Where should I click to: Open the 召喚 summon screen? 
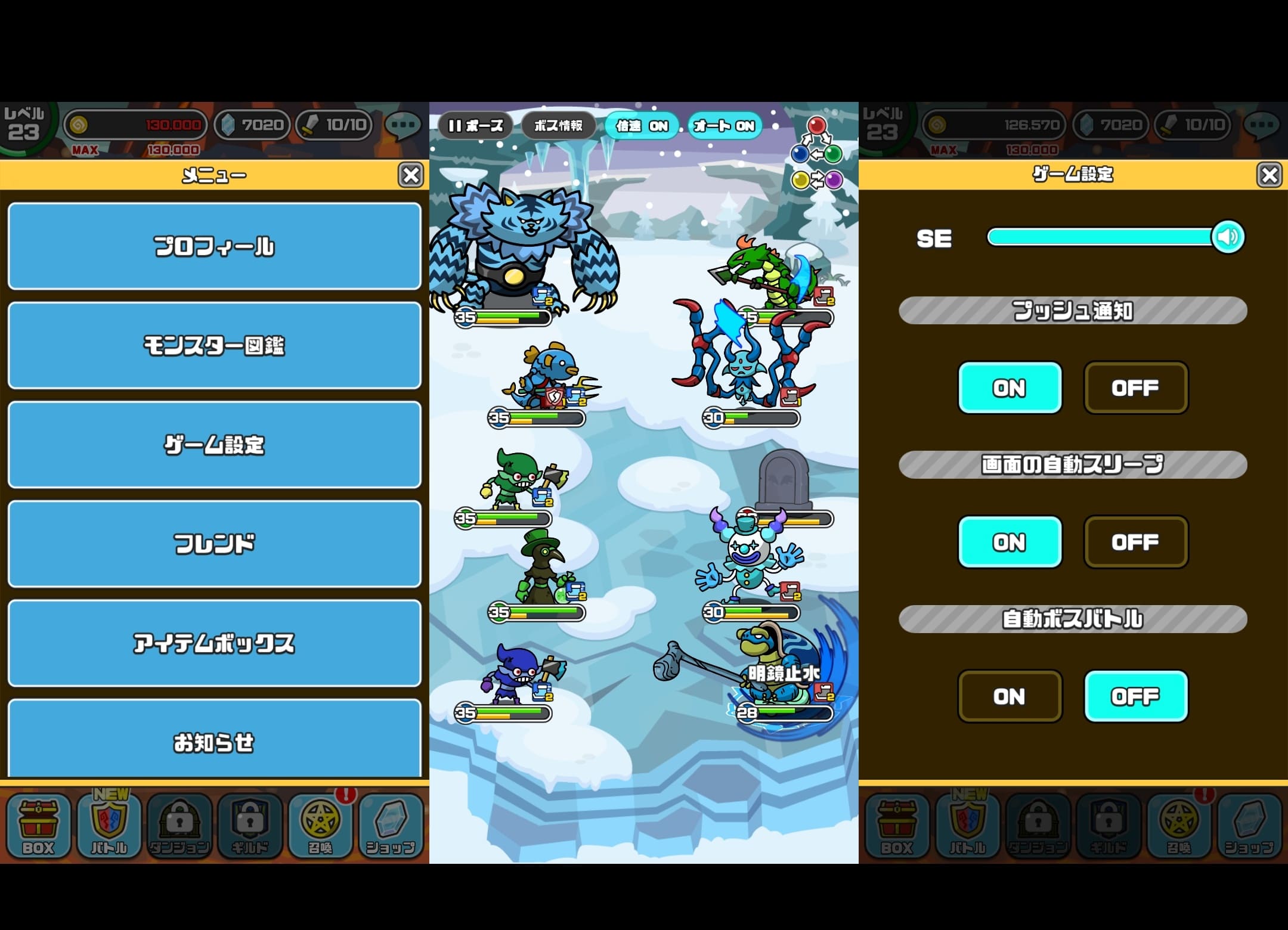tap(322, 826)
